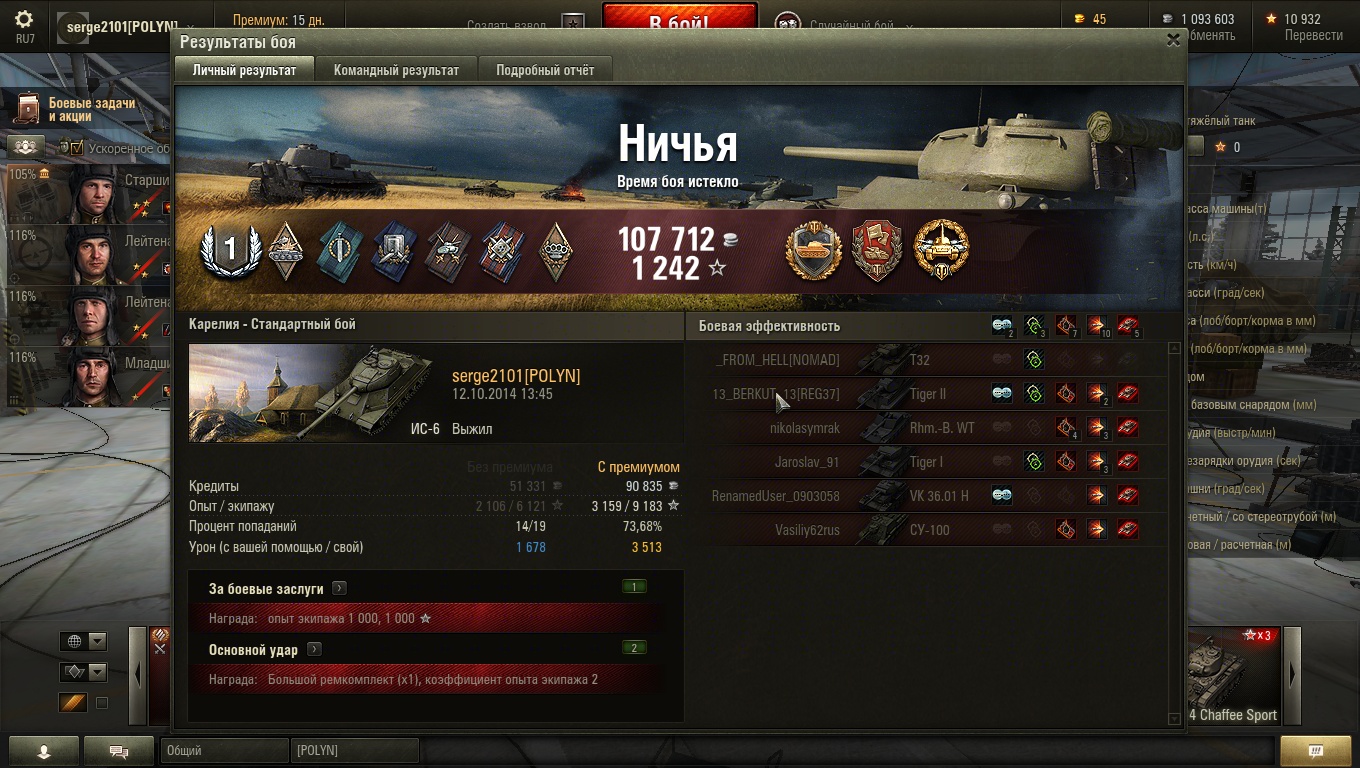Open the notifications button in bottom corner
Image resolution: width=1360 pixels, height=768 pixels.
1315,751
